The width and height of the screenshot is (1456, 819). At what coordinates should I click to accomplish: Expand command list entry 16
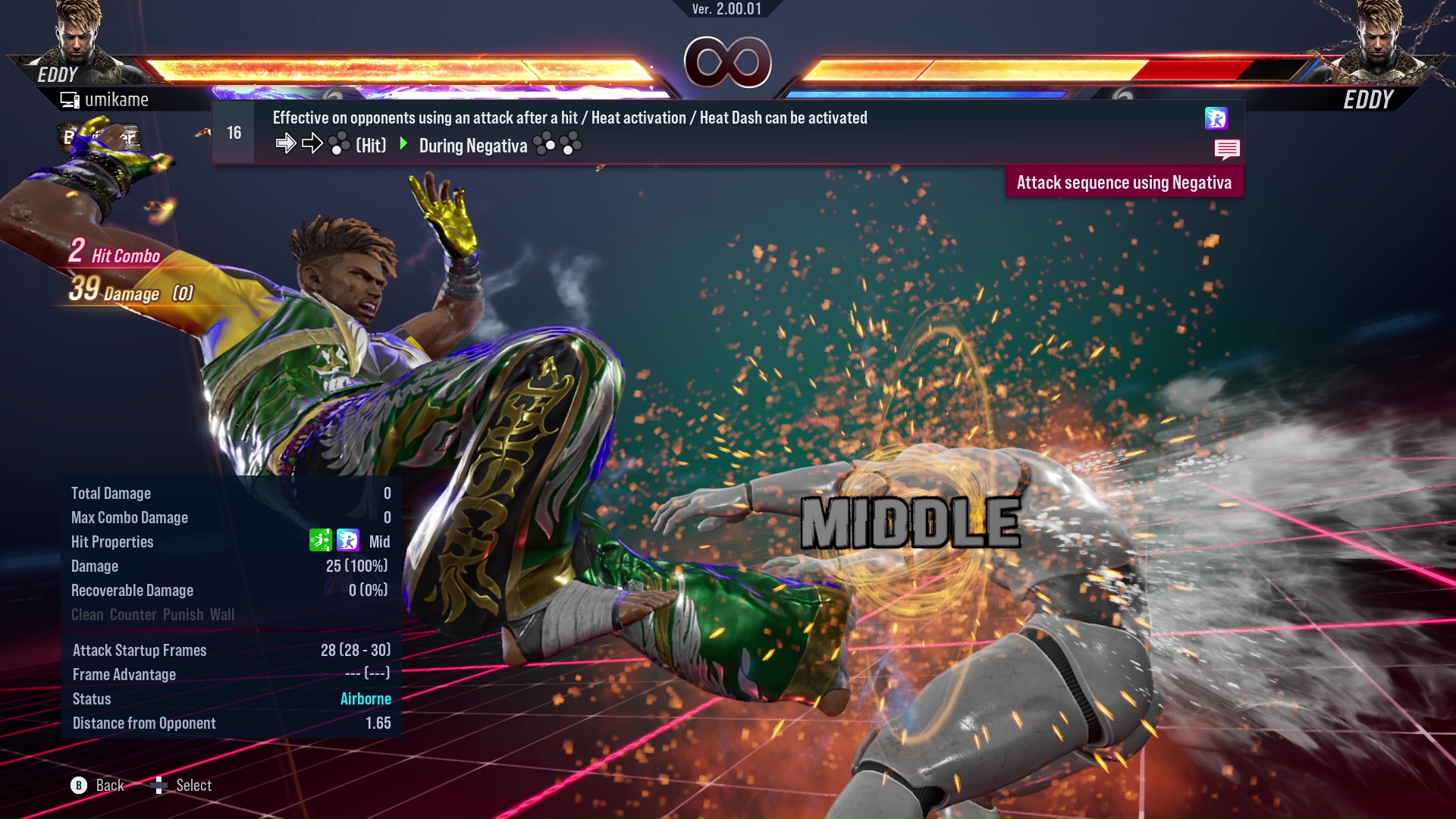coord(233,133)
